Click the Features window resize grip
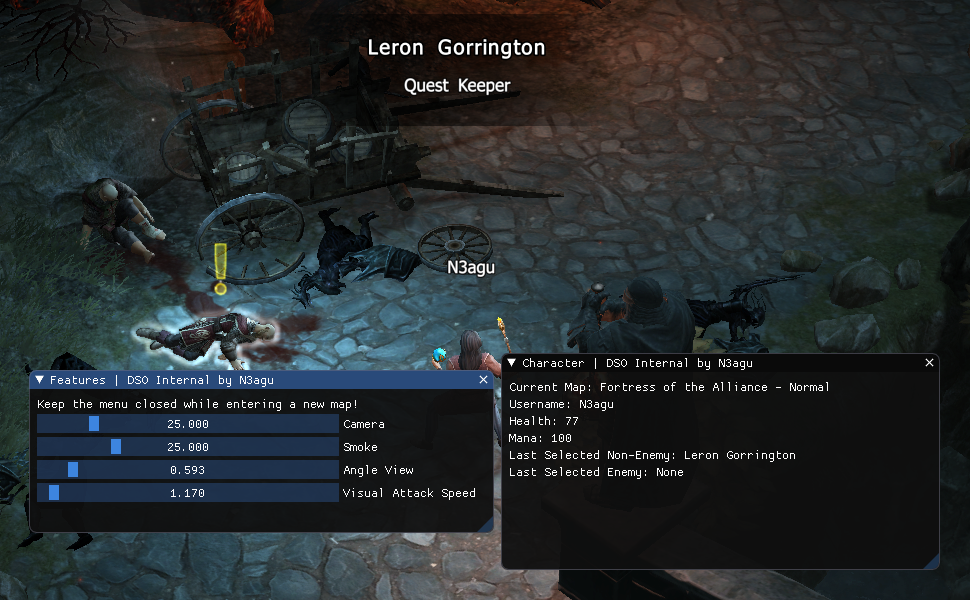This screenshot has width=970, height=600. click(487, 525)
